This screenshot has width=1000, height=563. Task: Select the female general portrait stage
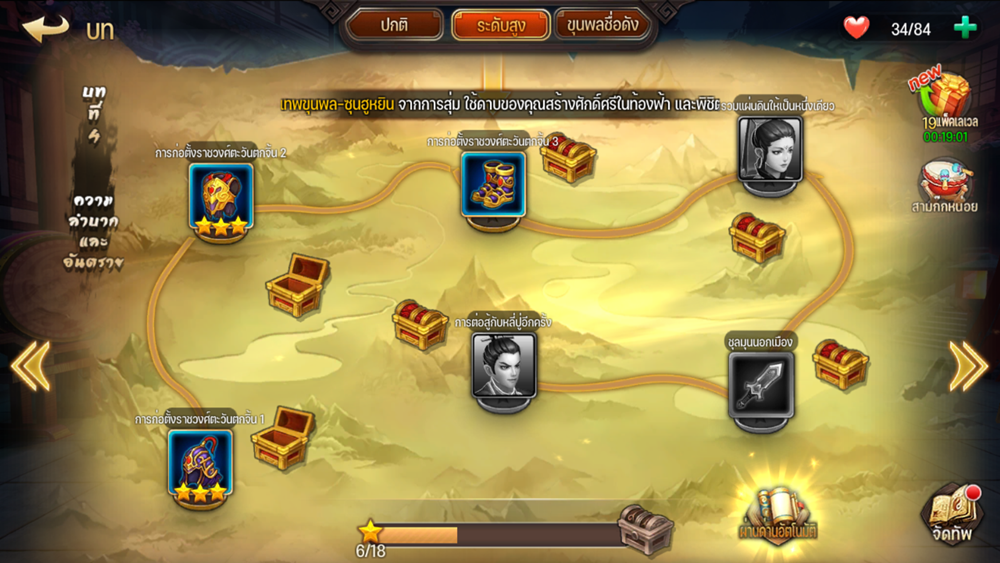coord(769,150)
